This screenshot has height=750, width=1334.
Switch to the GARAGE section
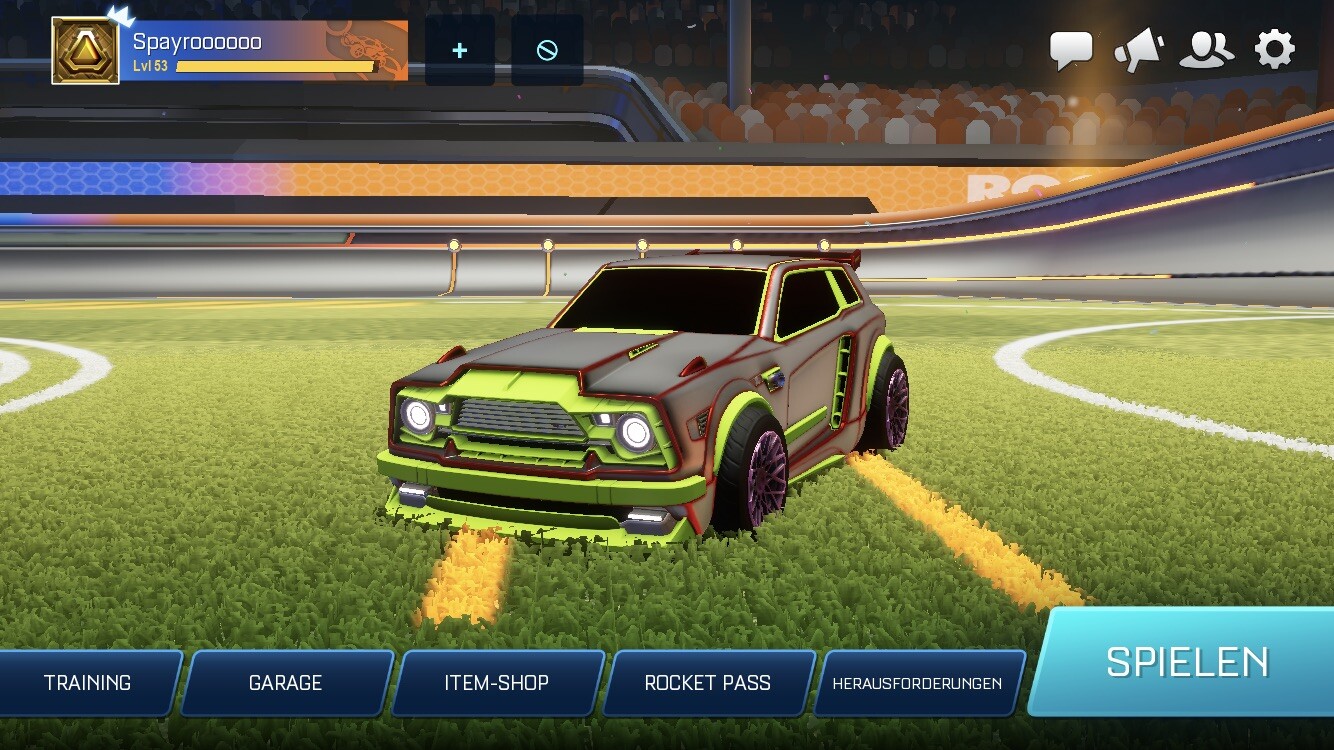coord(286,683)
